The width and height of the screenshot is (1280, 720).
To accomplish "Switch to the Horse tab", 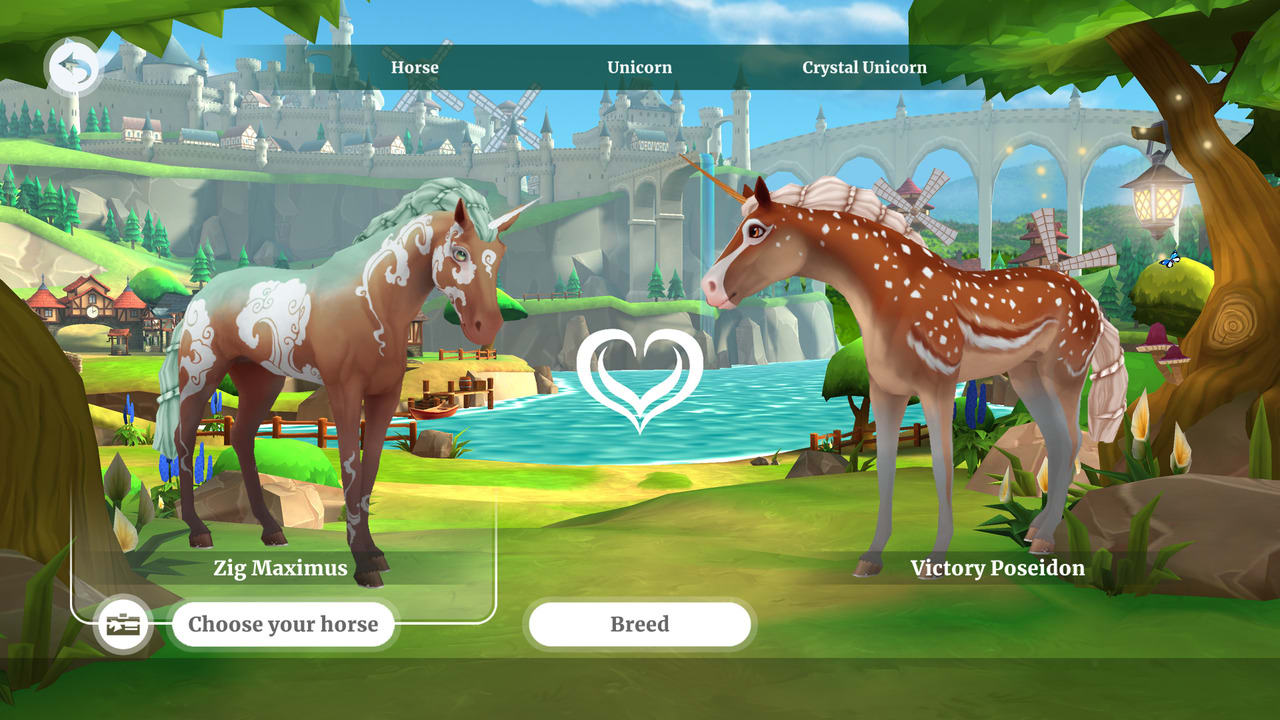I will [x=414, y=67].
